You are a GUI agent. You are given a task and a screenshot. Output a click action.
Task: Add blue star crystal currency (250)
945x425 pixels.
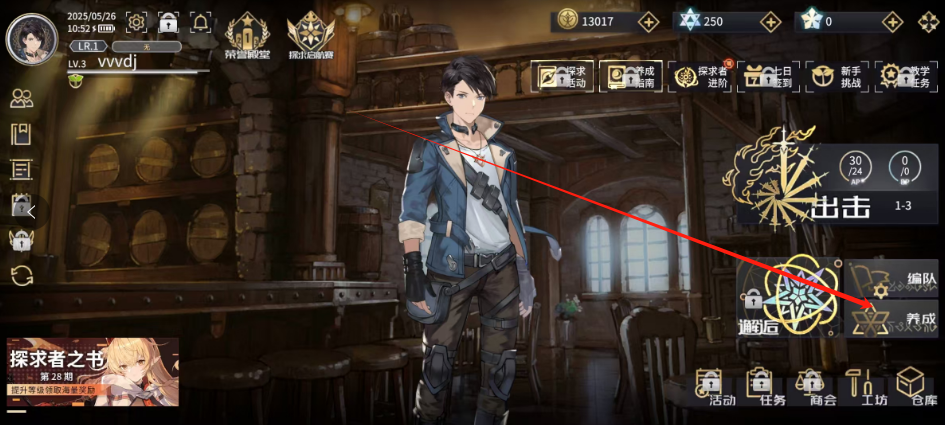point(771,21)
